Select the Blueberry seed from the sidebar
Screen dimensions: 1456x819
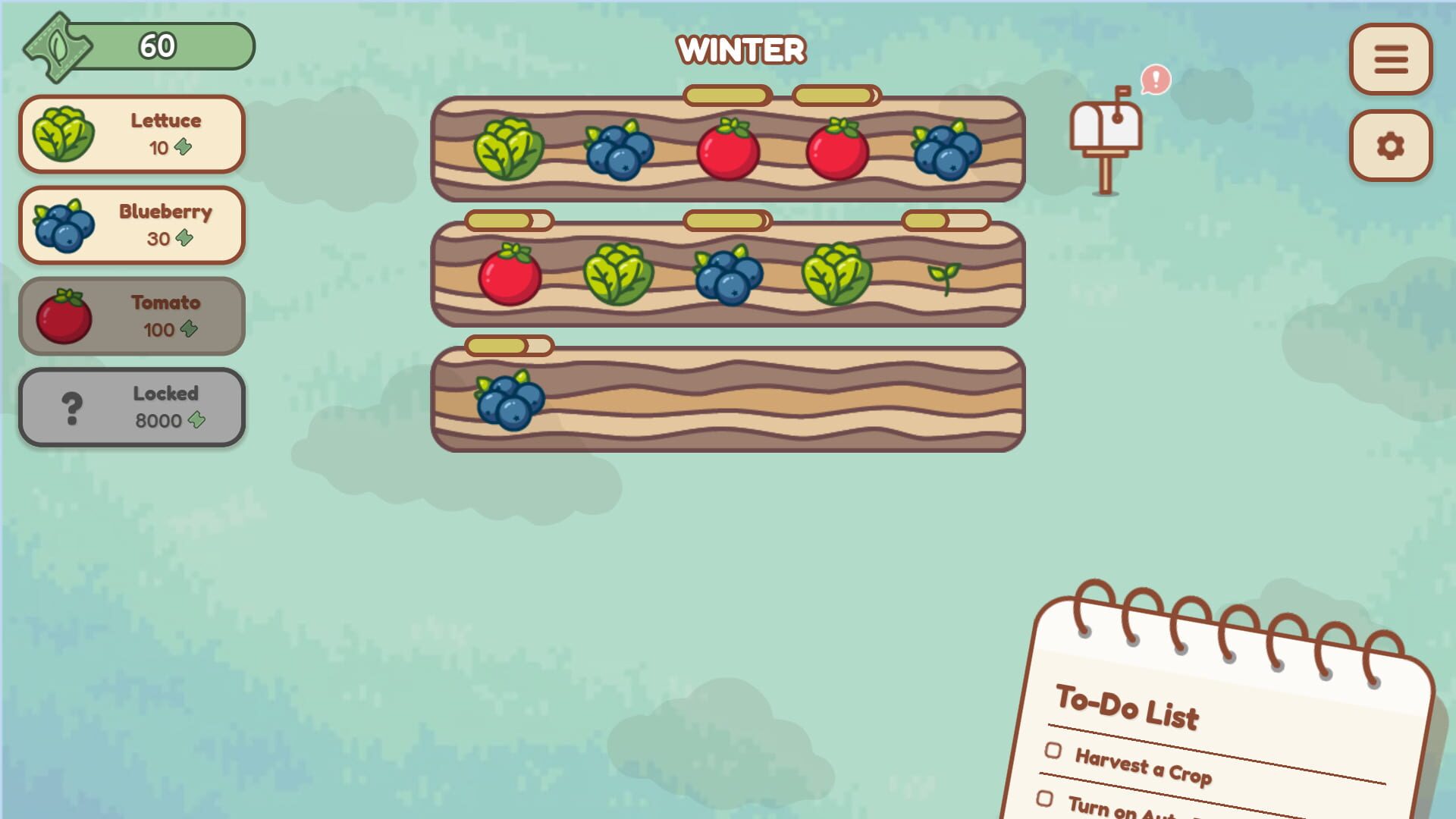click(133, 224)
